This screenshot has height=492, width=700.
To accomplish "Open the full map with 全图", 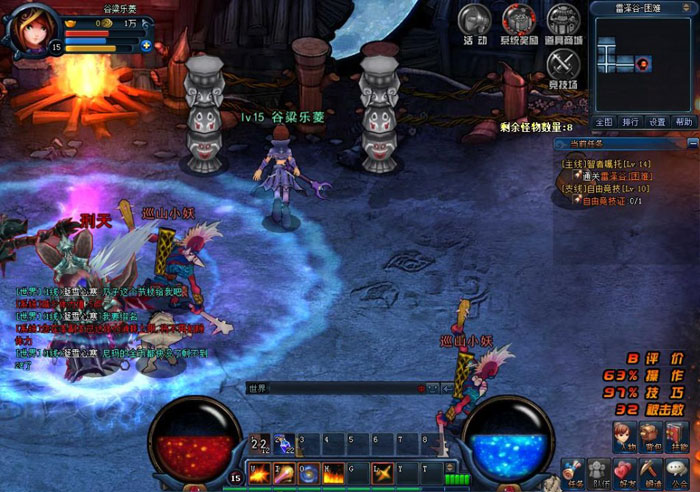I will (603, 122).
